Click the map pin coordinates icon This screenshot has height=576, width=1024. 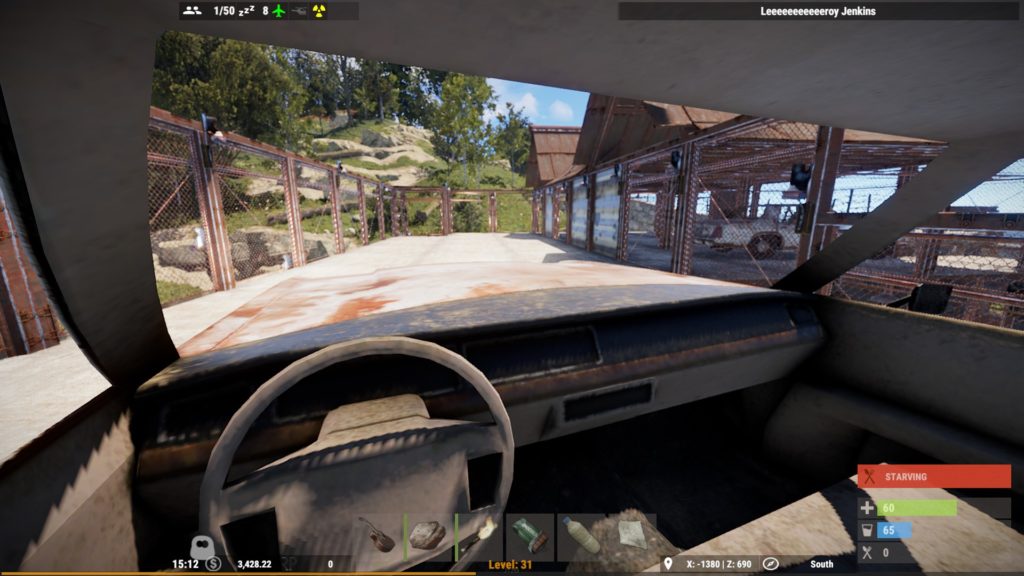pos(668,564)
